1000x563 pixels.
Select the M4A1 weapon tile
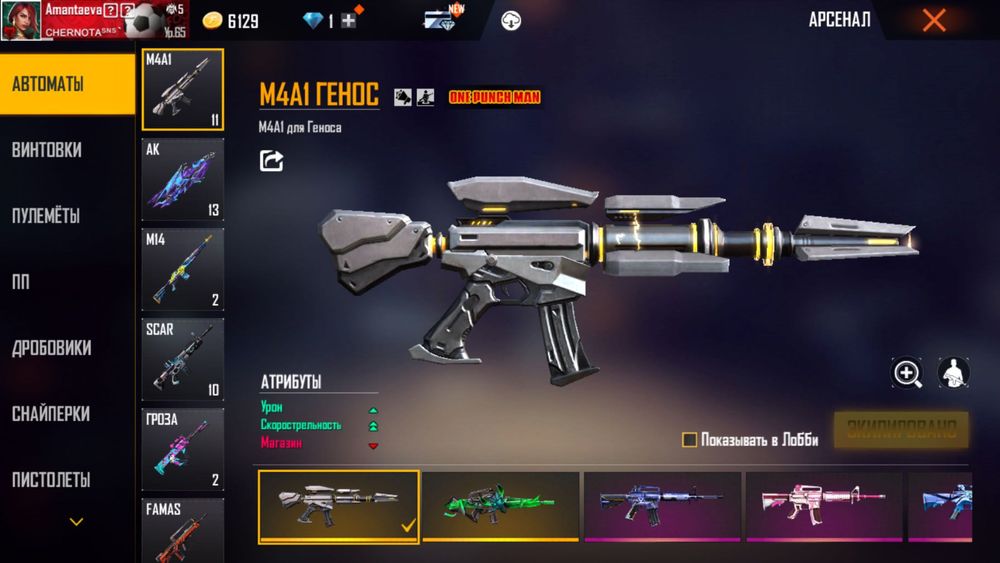(x=182, y=90)
